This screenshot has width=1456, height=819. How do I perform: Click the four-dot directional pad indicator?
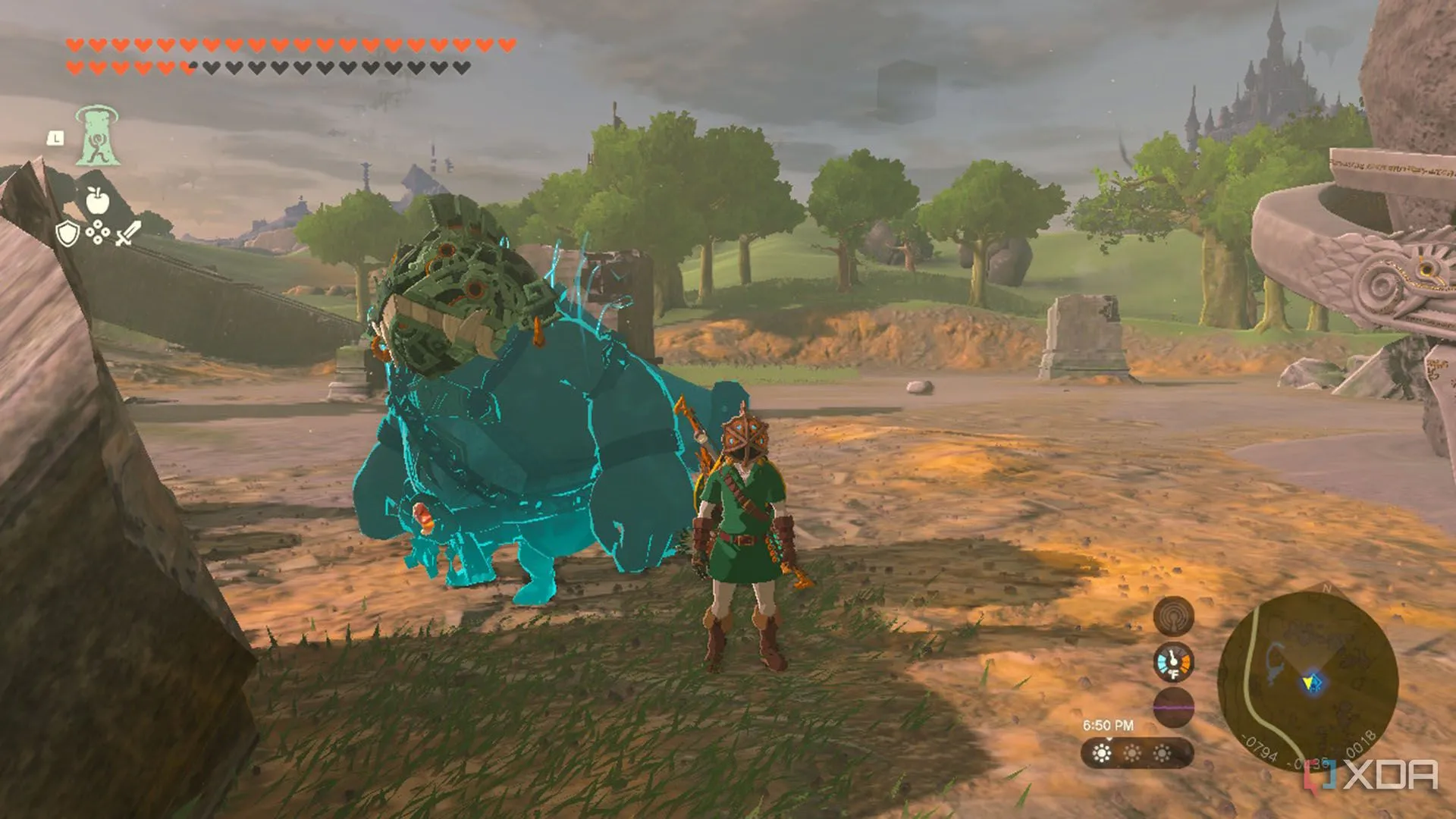(98, 234)
